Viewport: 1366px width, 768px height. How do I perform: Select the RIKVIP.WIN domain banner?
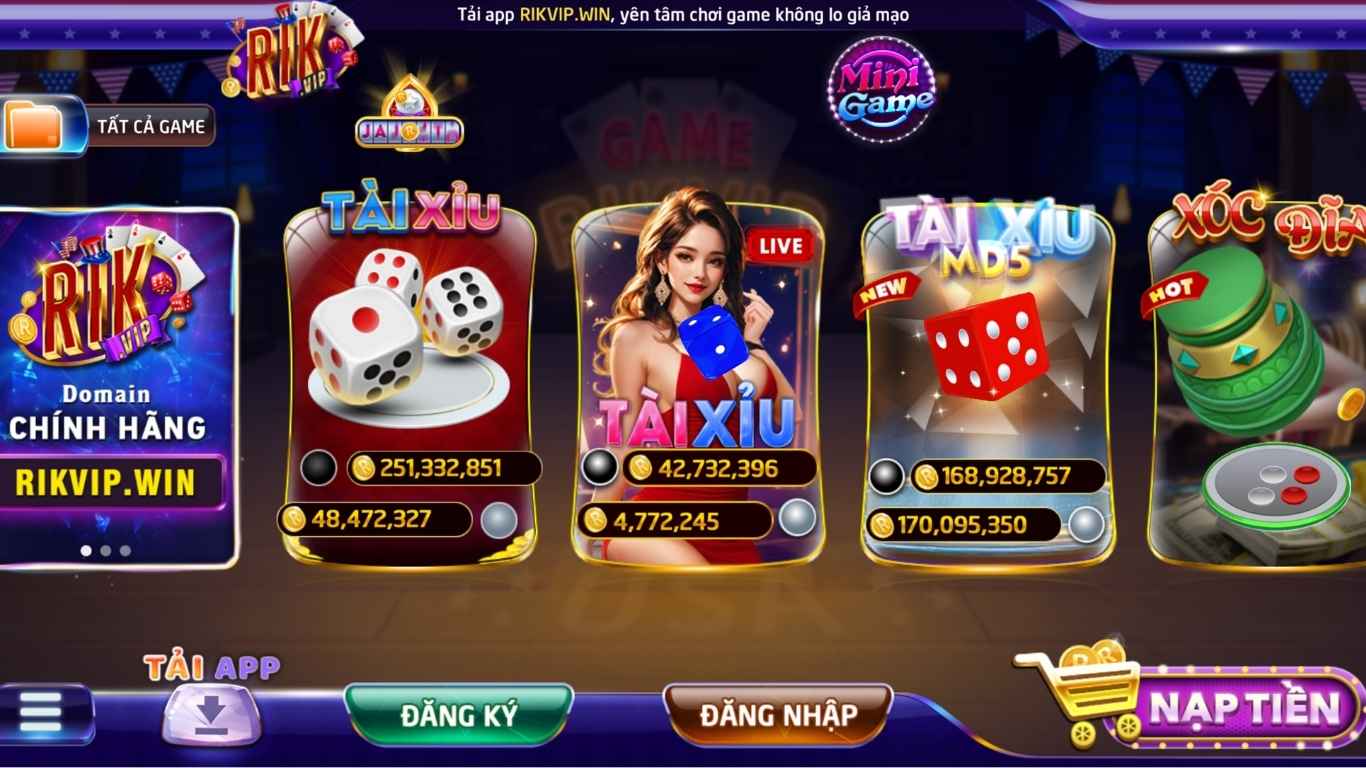117,386
